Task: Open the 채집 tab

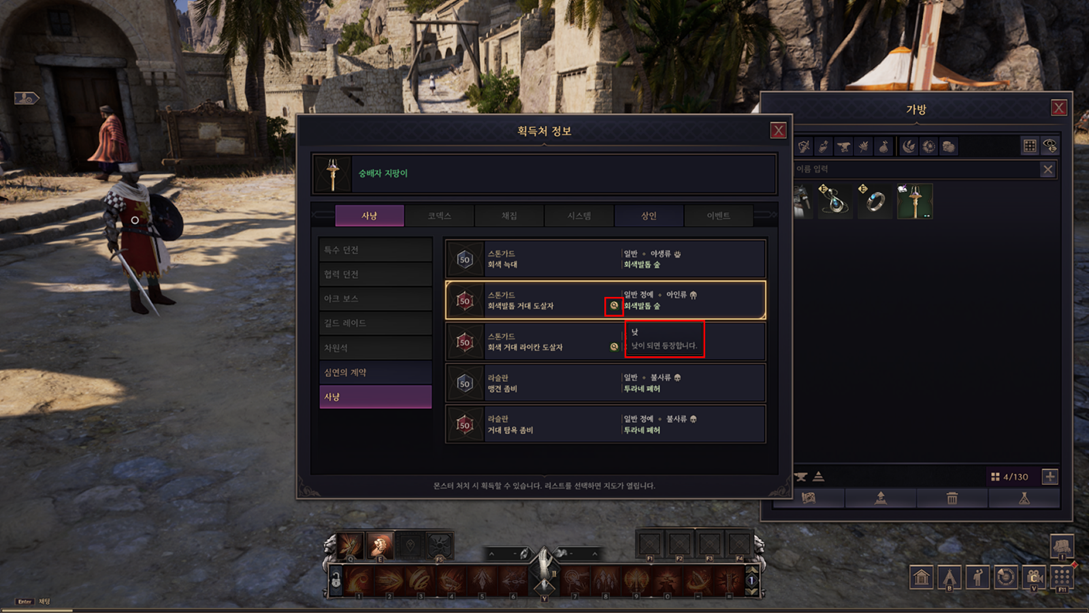Action: [x=509, y=216]
